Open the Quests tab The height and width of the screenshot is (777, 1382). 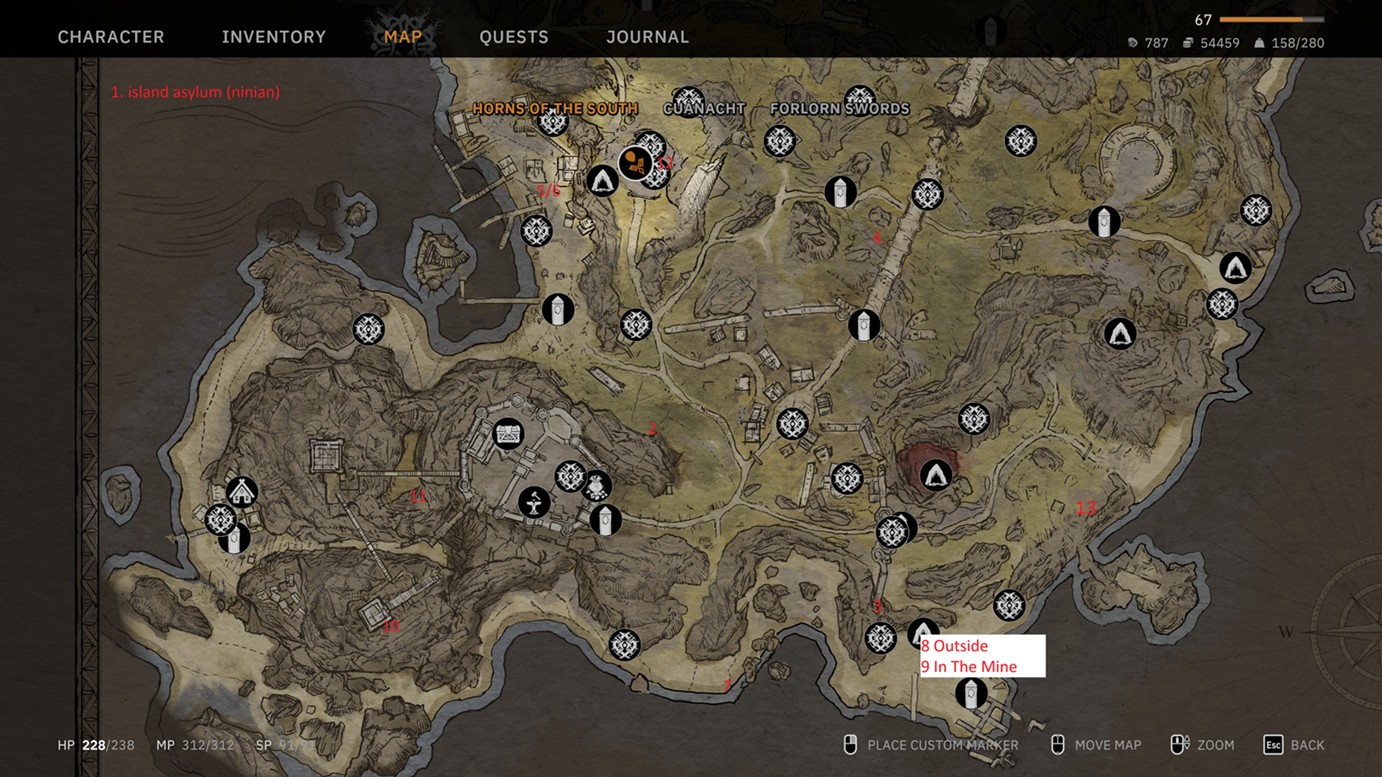point(514,37)
